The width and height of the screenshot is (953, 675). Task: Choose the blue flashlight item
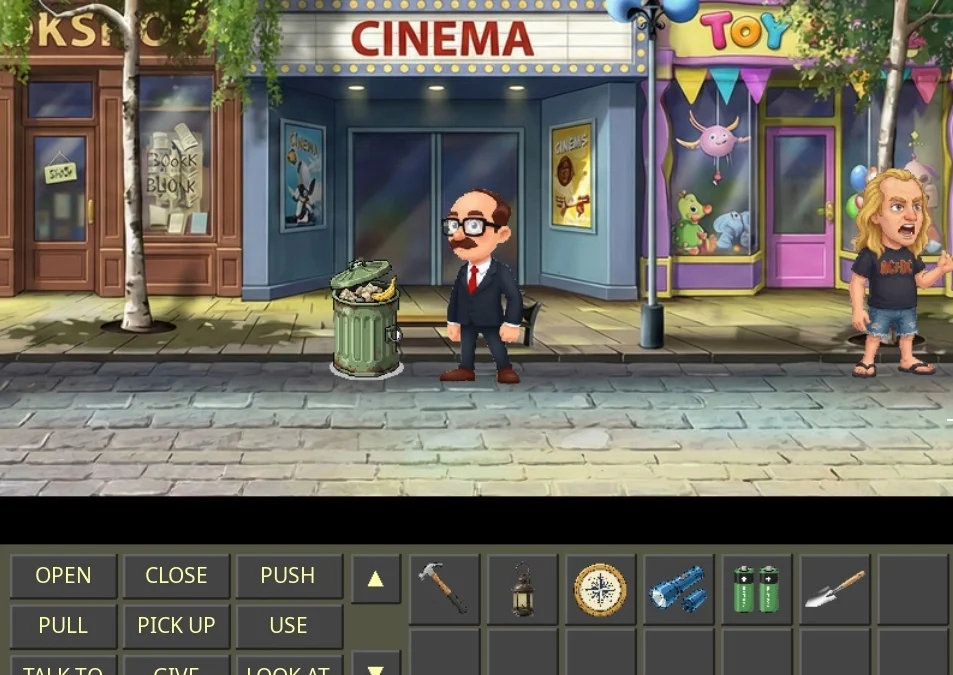pos(678,589)
